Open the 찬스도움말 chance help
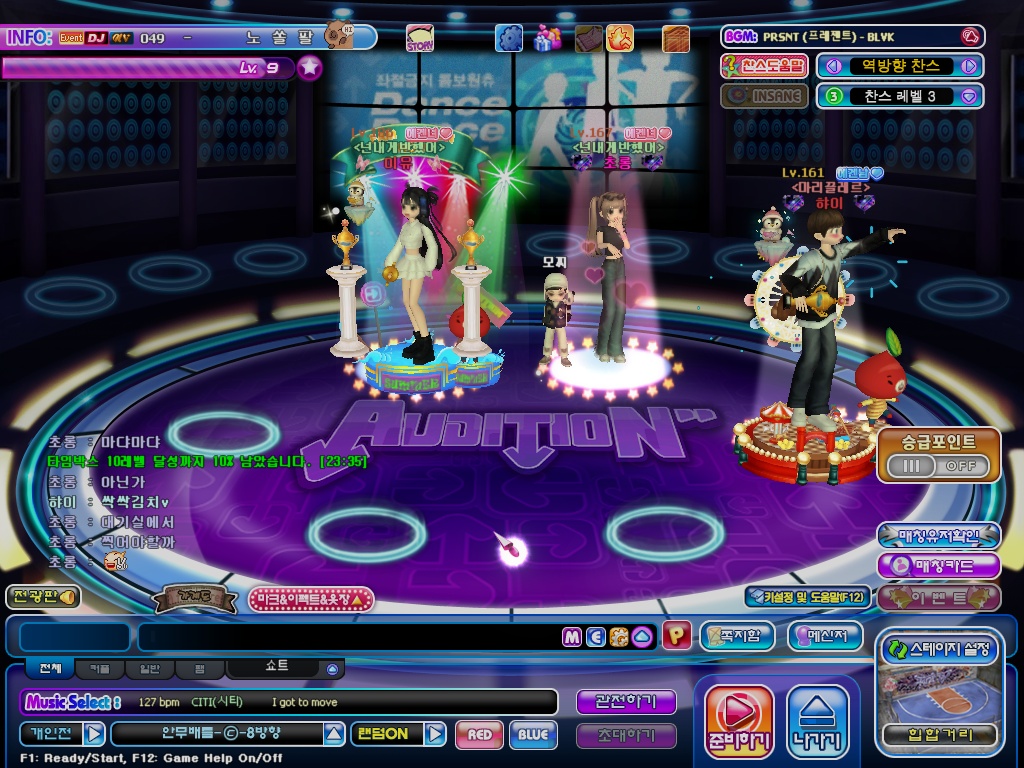 (x=764, y=66)
